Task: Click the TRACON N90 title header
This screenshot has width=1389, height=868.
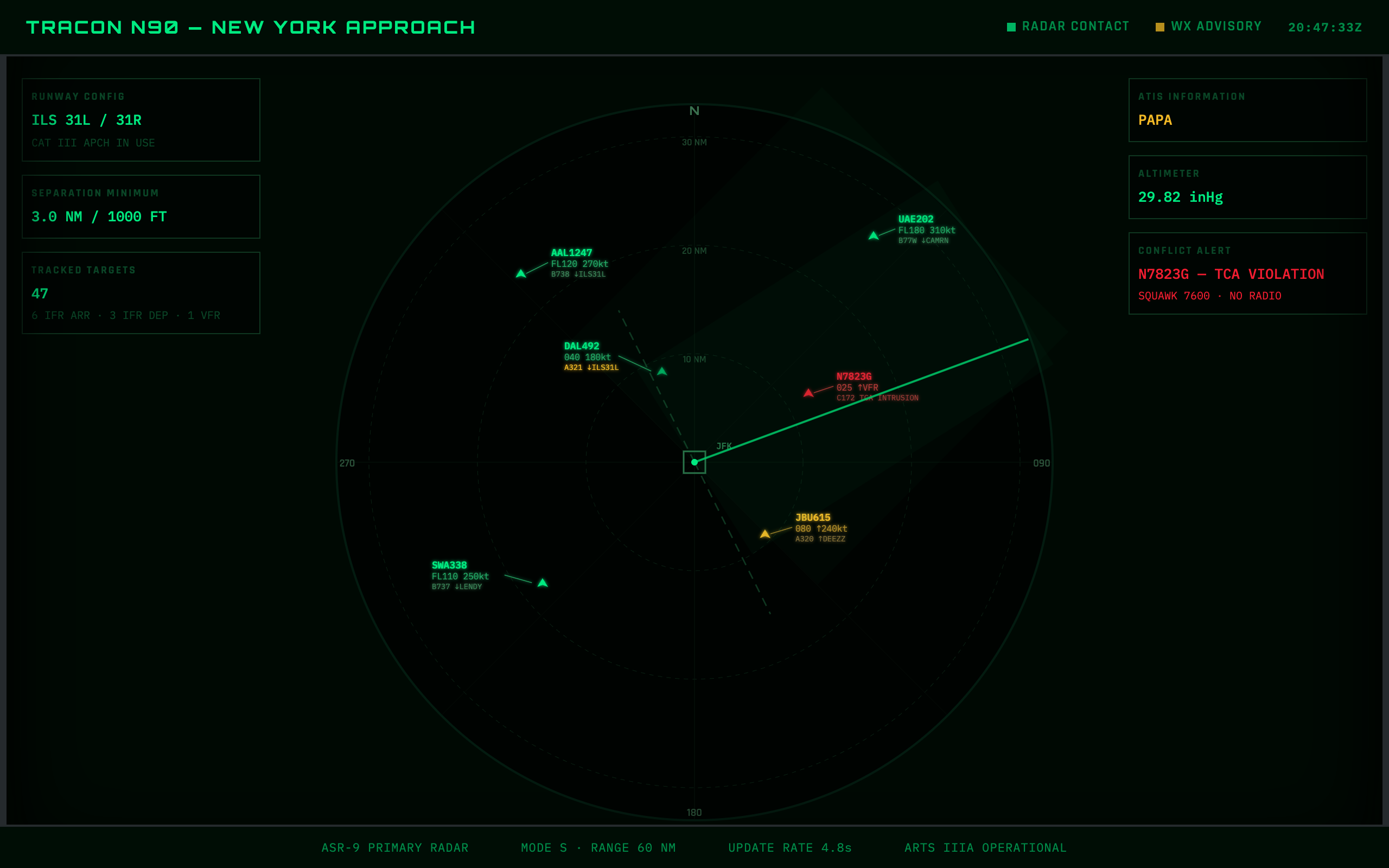Action: tap(251, 27)
